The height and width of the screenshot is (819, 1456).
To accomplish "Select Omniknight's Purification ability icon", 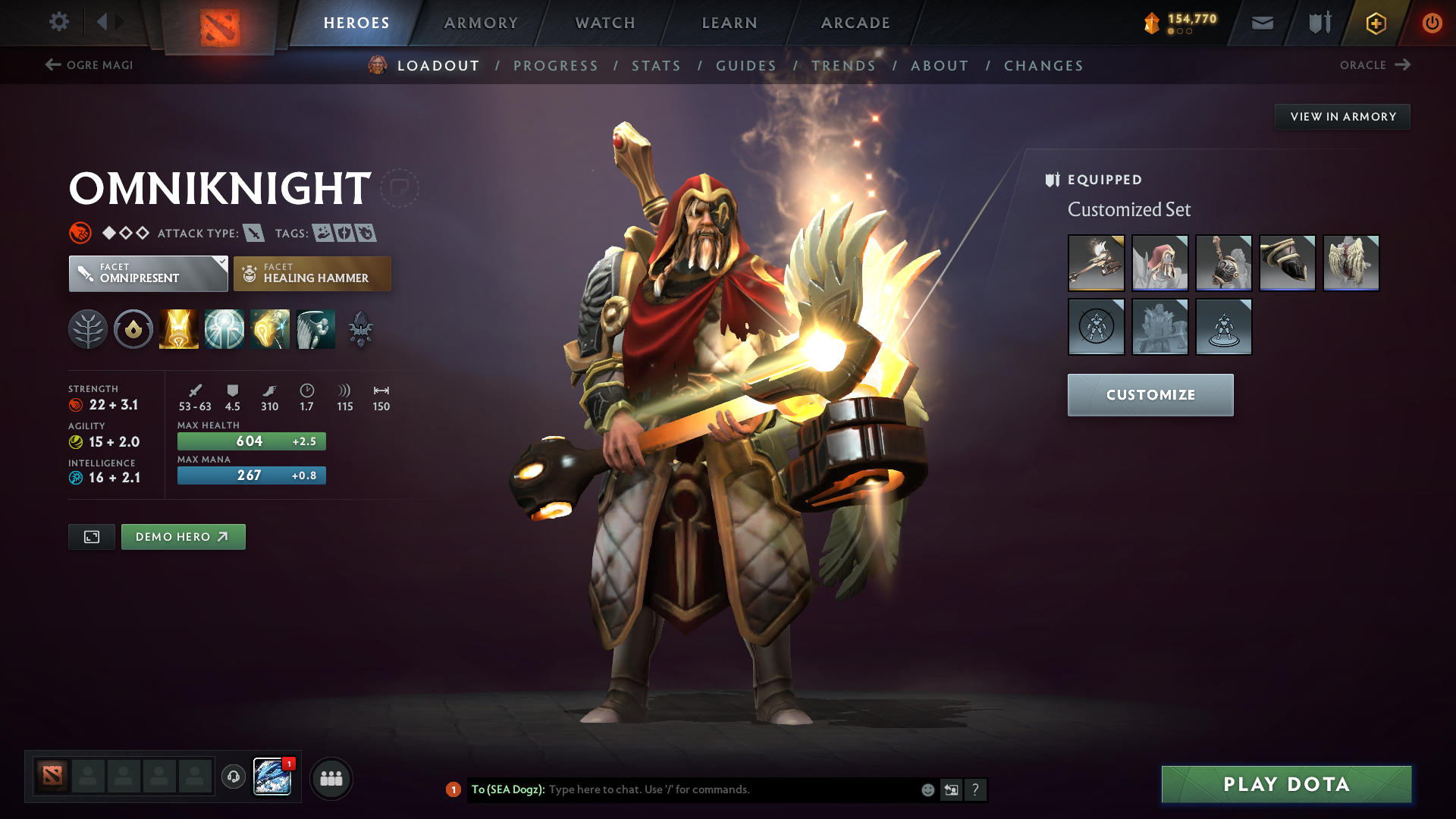I will coord(179,328).
